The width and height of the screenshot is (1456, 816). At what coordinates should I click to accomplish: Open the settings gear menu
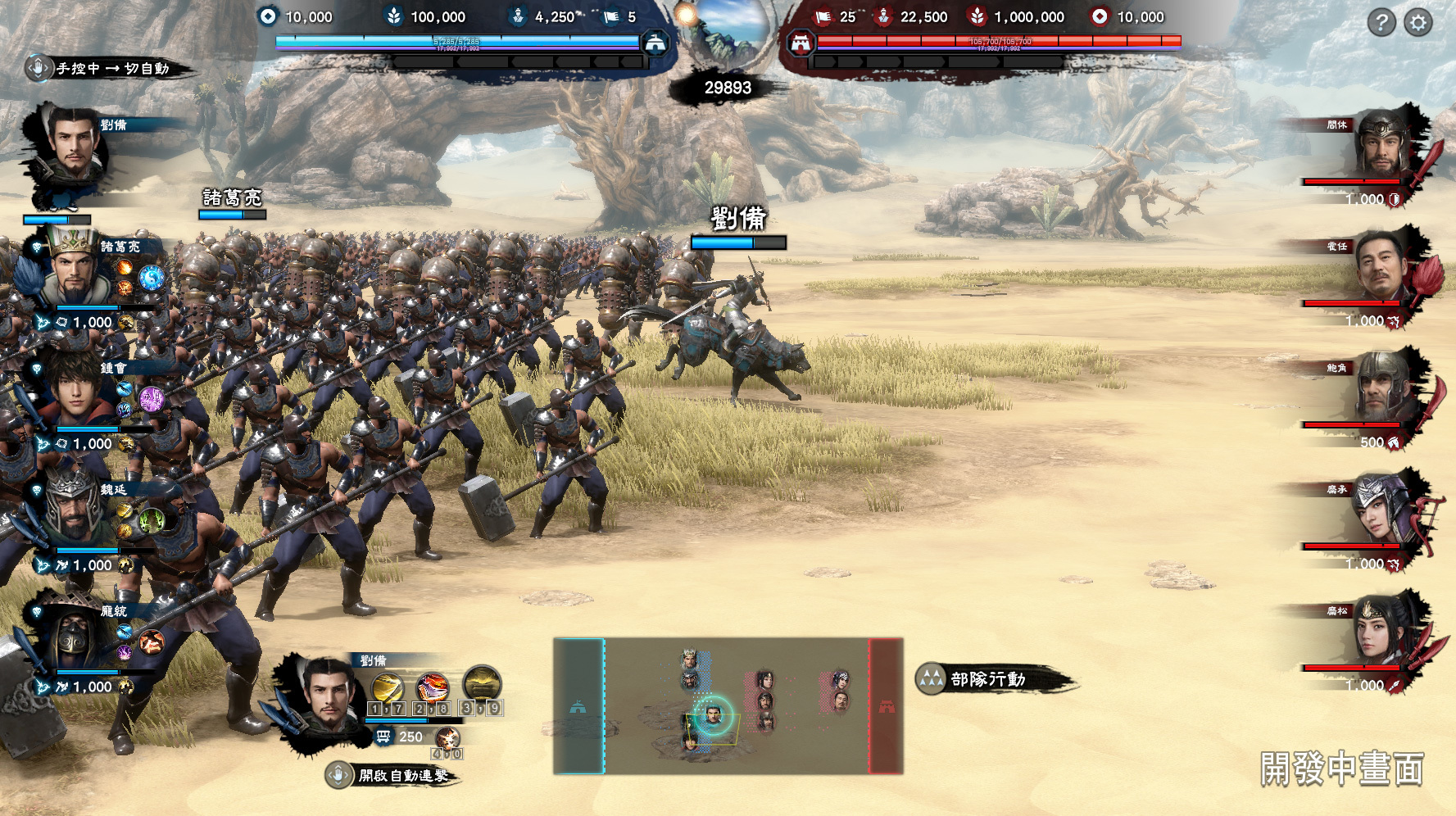1418,23
